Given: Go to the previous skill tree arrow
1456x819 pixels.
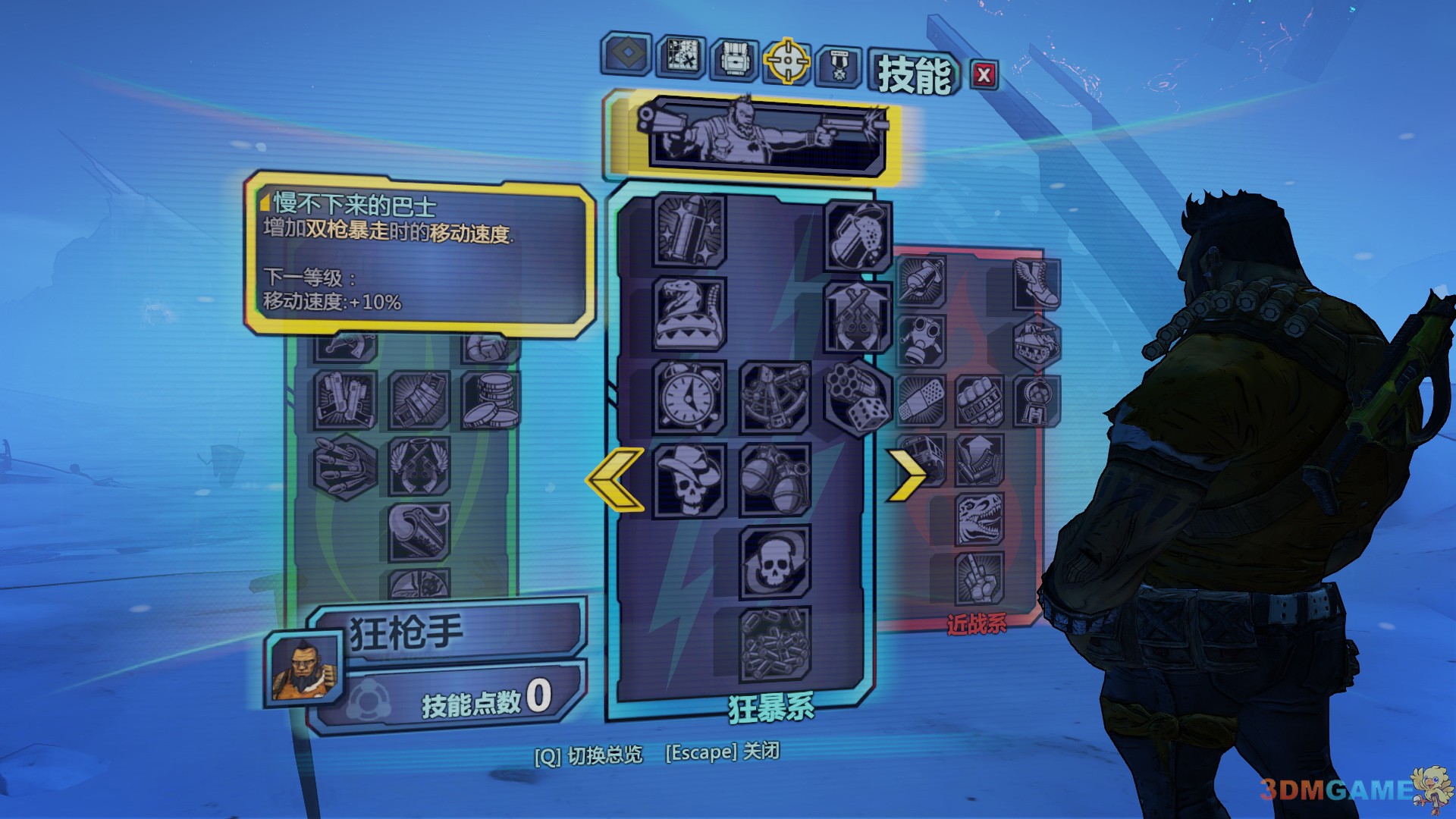Looking at the screenshot, I should pos(616,479).
